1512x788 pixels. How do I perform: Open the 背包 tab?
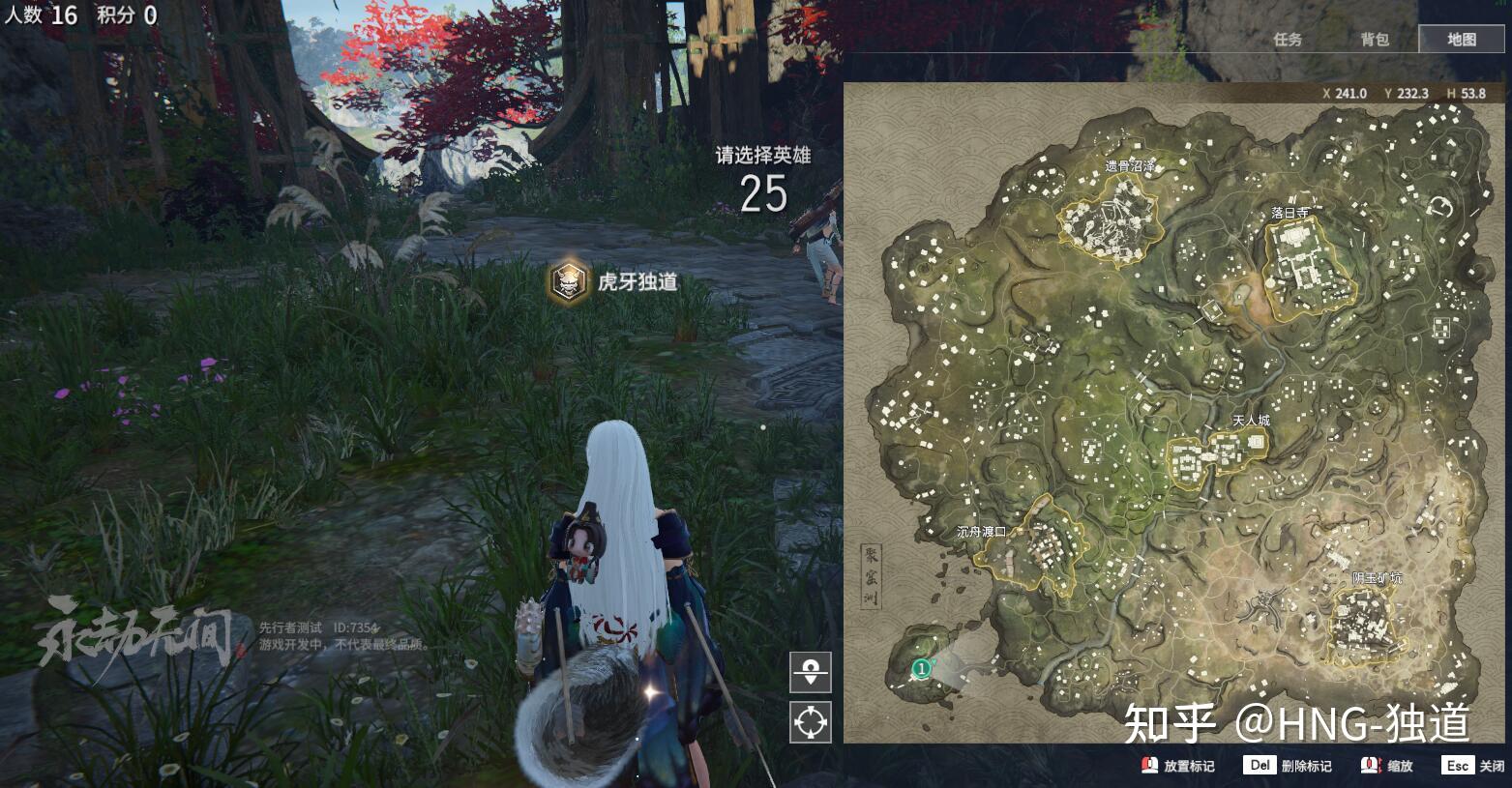[x=1374, y=40]
